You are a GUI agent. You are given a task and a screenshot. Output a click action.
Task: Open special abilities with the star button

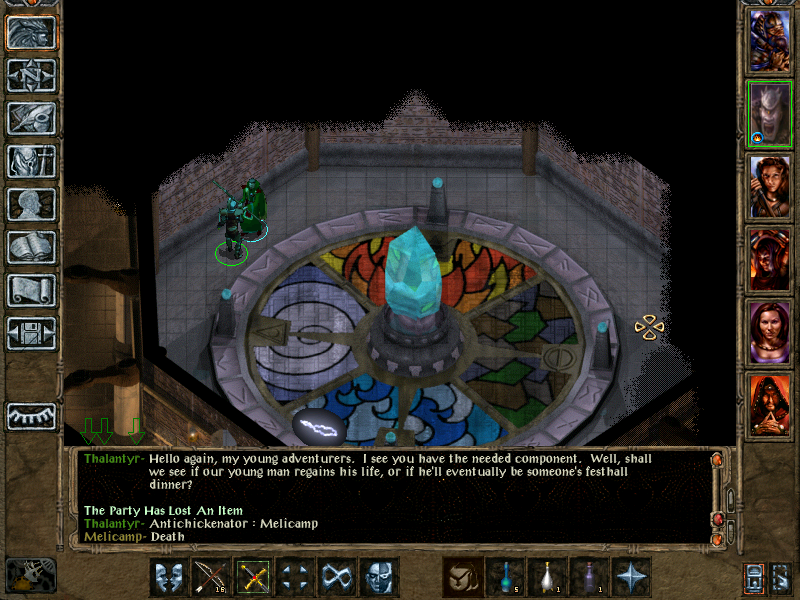point(631,577)
